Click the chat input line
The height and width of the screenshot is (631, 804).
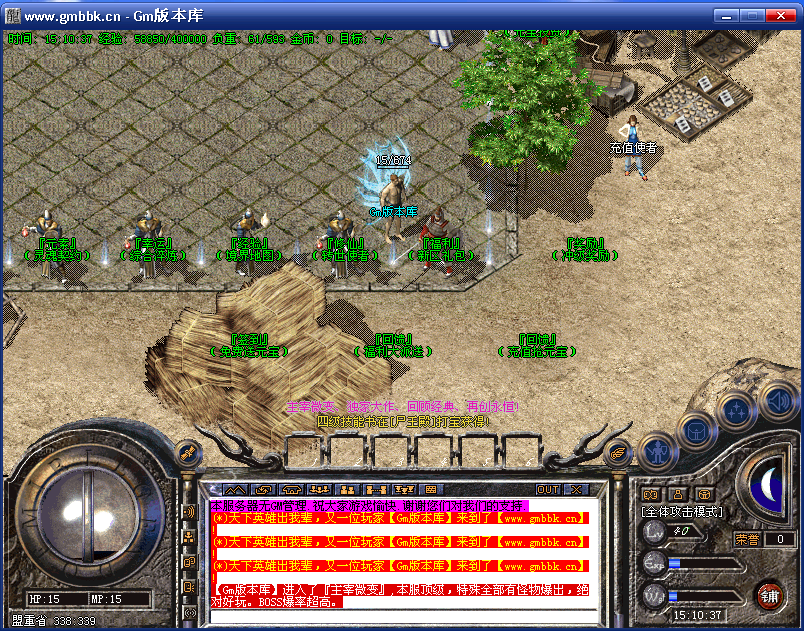(x=400, y=616)
